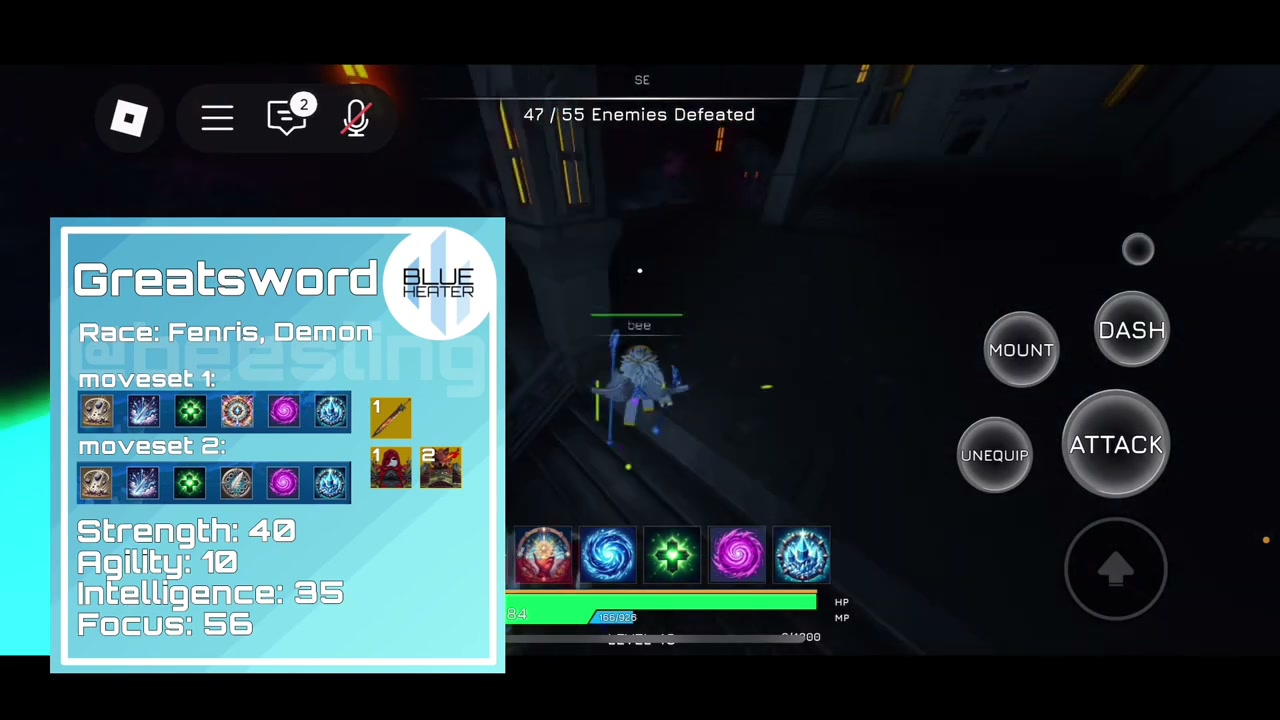Toggle the microphone mute icon
1280x720 pixels.
tap(357, 117)
